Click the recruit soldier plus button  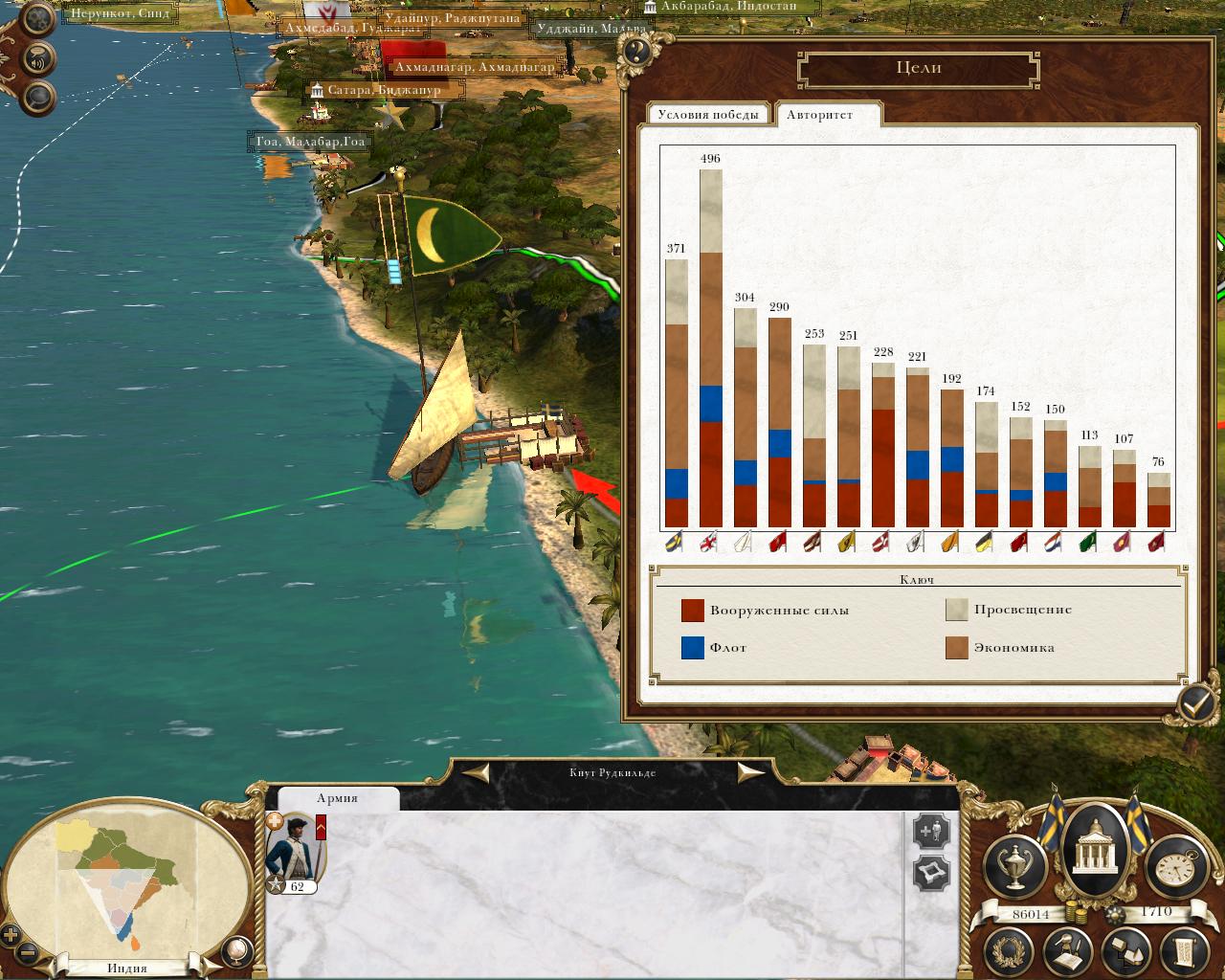[x=930, y=832]
